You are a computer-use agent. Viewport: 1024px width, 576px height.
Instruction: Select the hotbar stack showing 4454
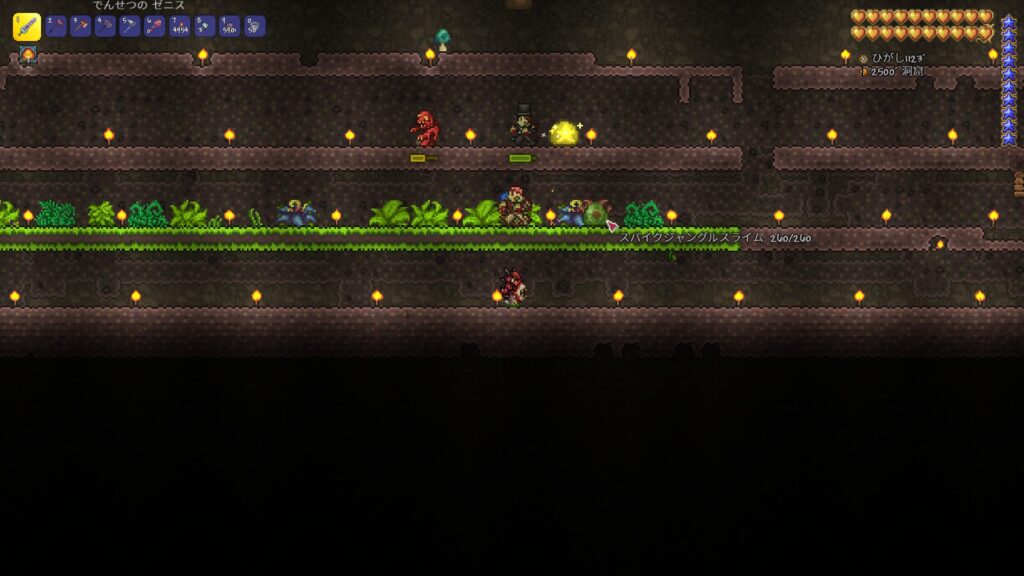click(x=181, y=26)
